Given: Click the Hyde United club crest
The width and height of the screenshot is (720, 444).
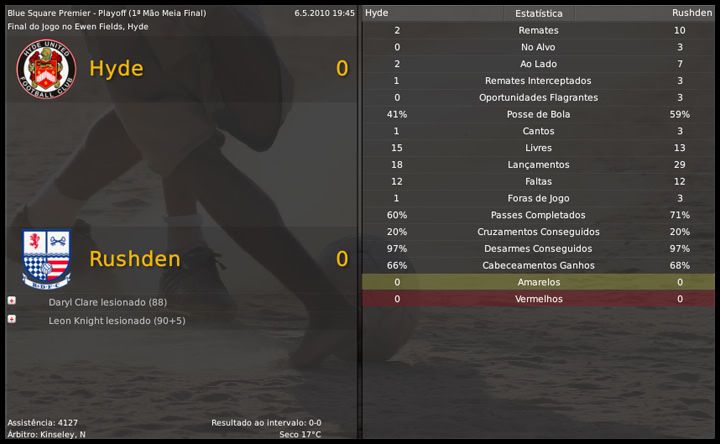Looking at the screenshot, I should 46,68.
